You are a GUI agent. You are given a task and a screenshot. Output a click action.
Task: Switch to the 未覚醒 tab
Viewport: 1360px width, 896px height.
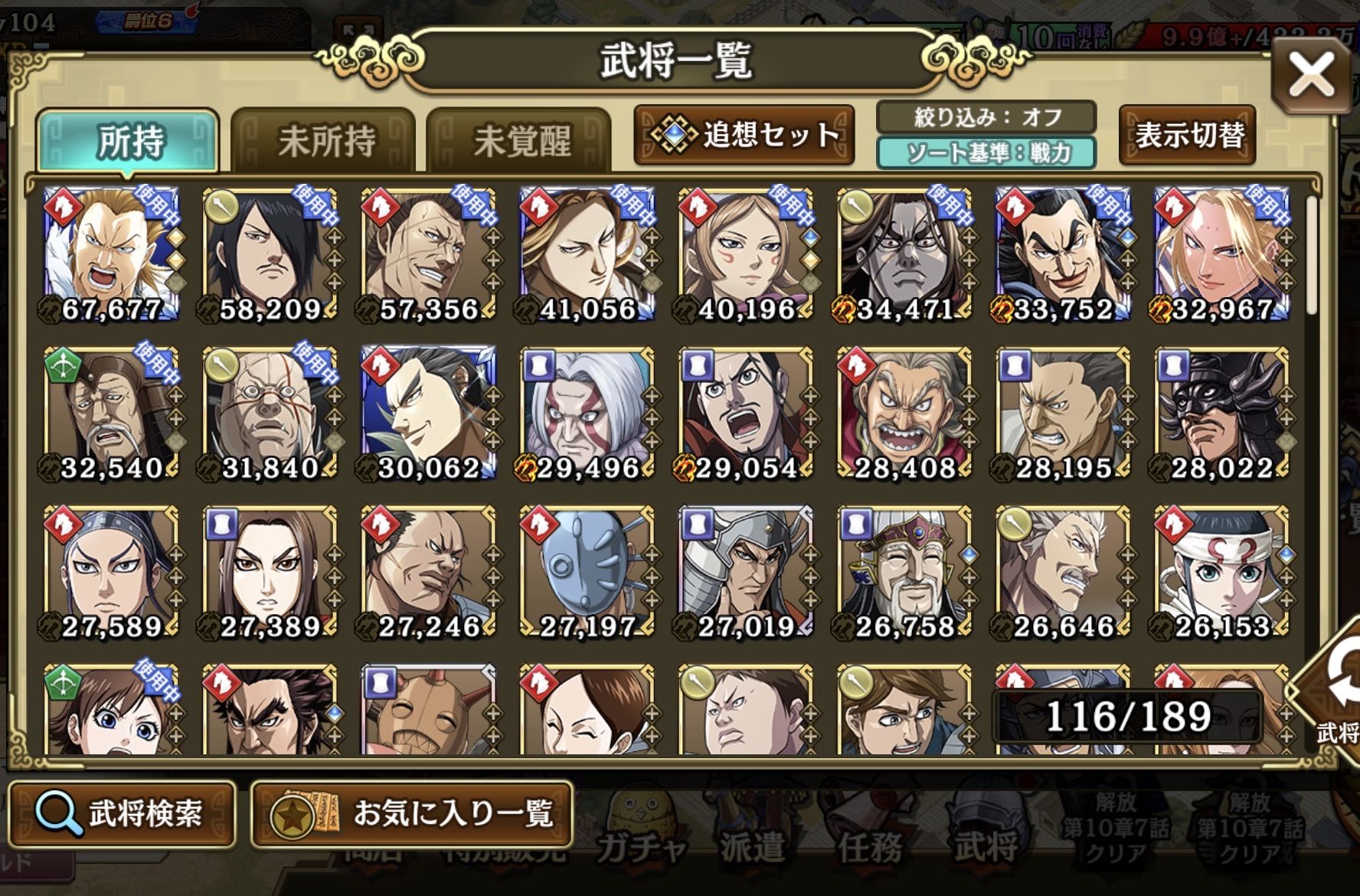click(520, 141)
